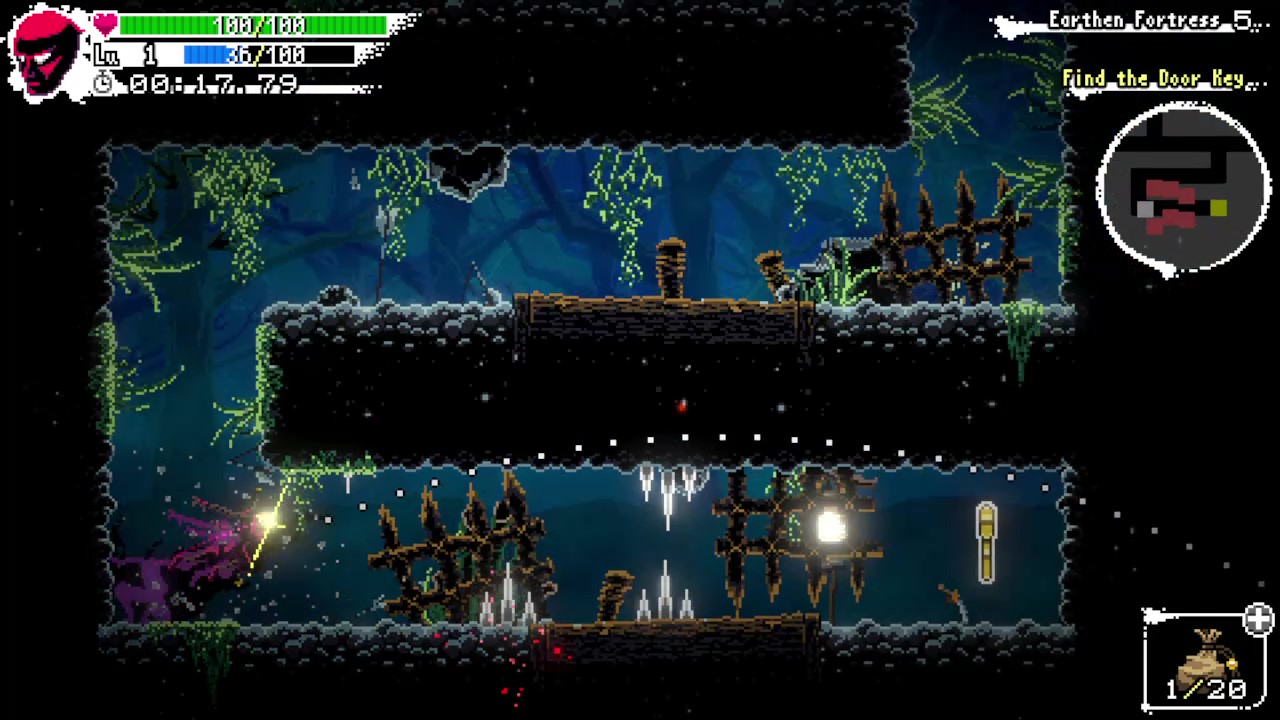The image size is (1280, 720).
Task: Click the white player dot on the minimap
Action: pos(1143,210)
